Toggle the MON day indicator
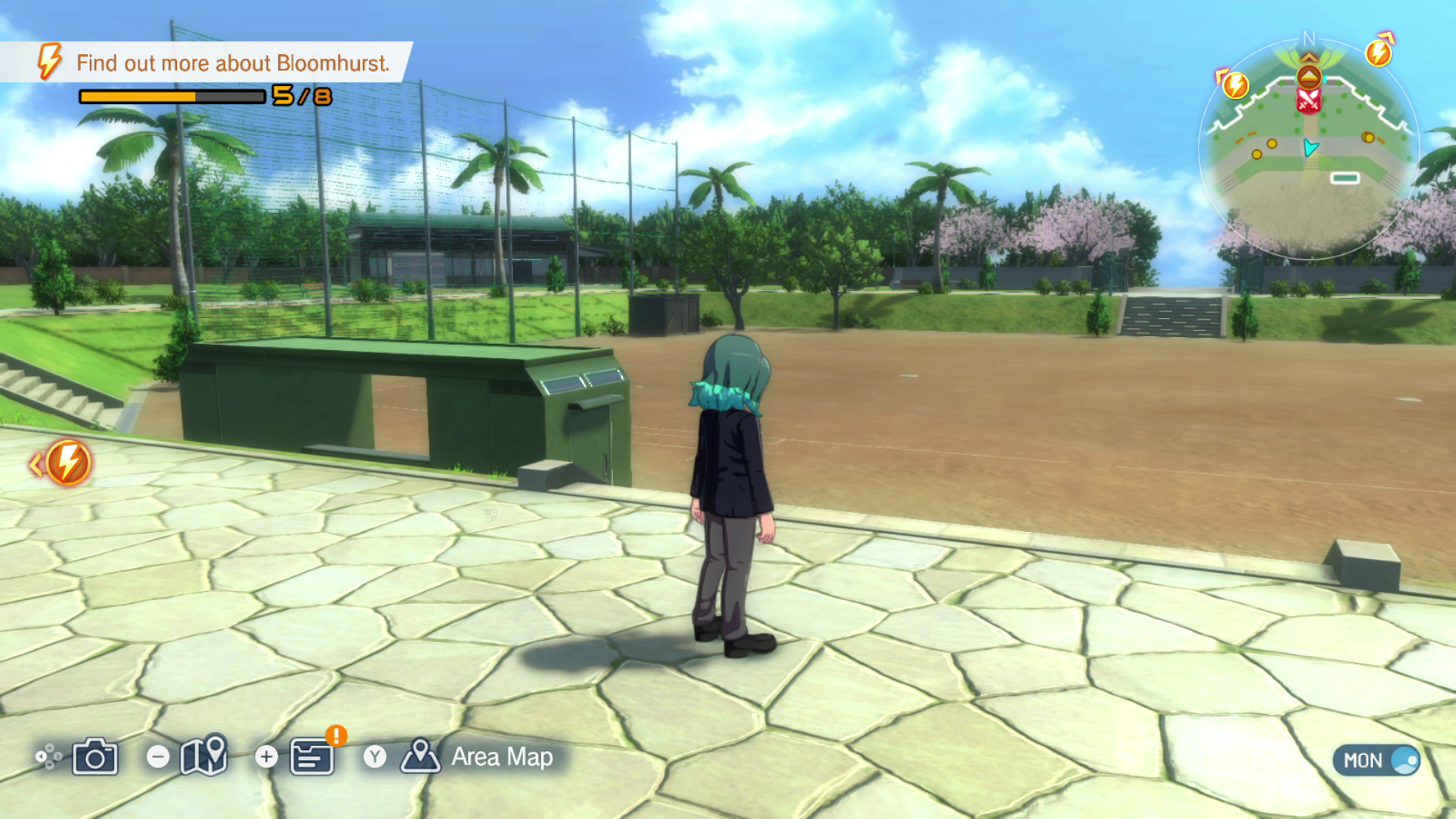The height and width of the screenshot is (819, 1456). (x=1375, y=760)
